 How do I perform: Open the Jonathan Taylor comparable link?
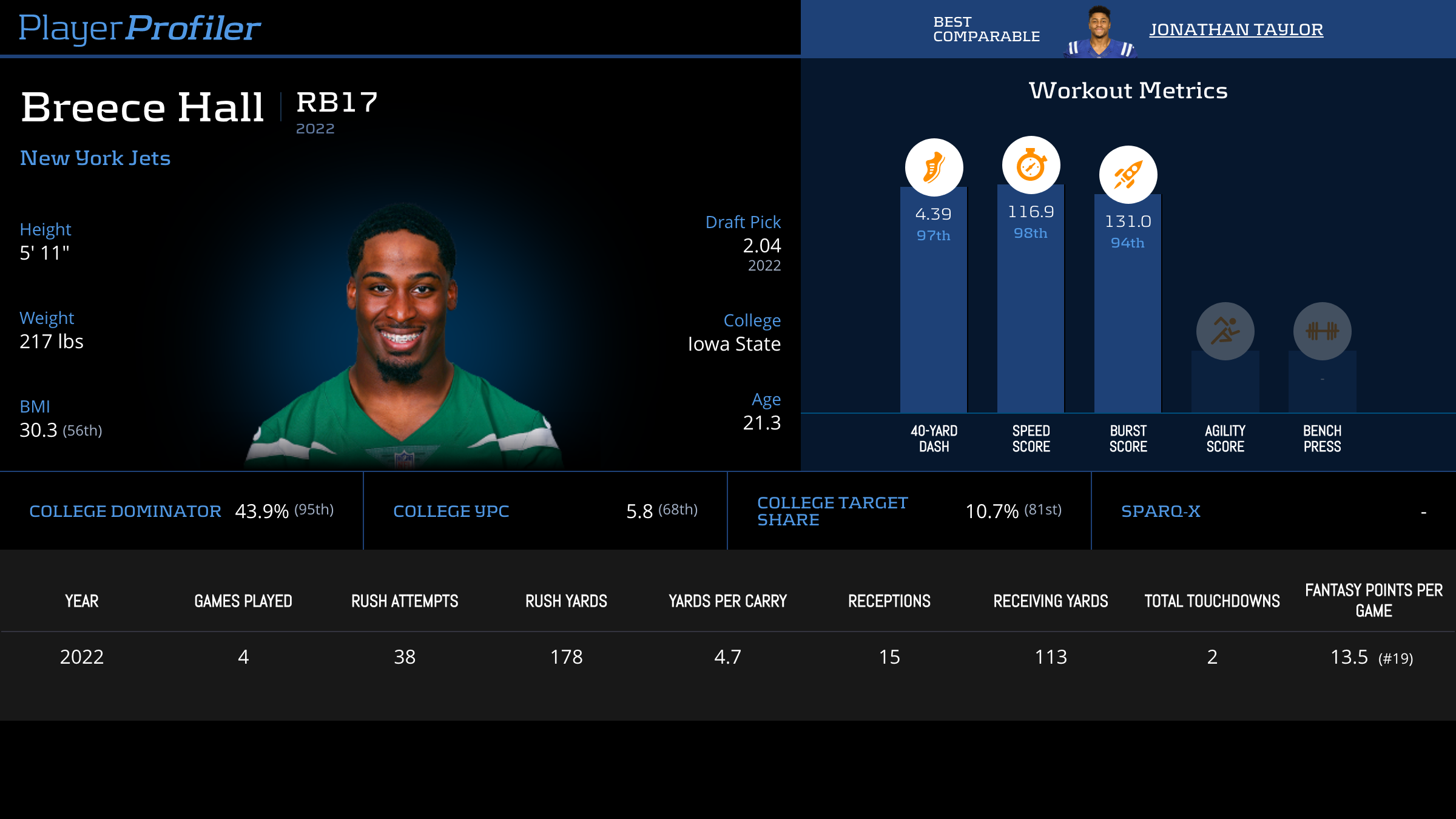(x=1236, y=29)
